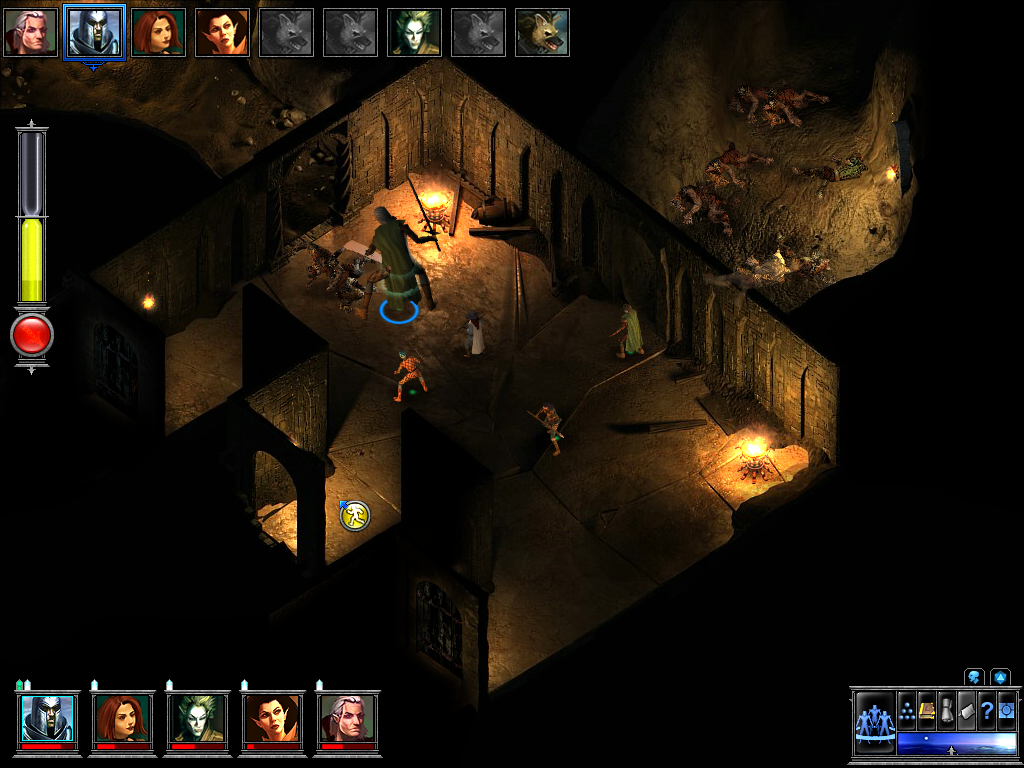The height and width of the screenshot is (768, 1024).
Task: Click the yellow running-man action icon
Action: 355,515
